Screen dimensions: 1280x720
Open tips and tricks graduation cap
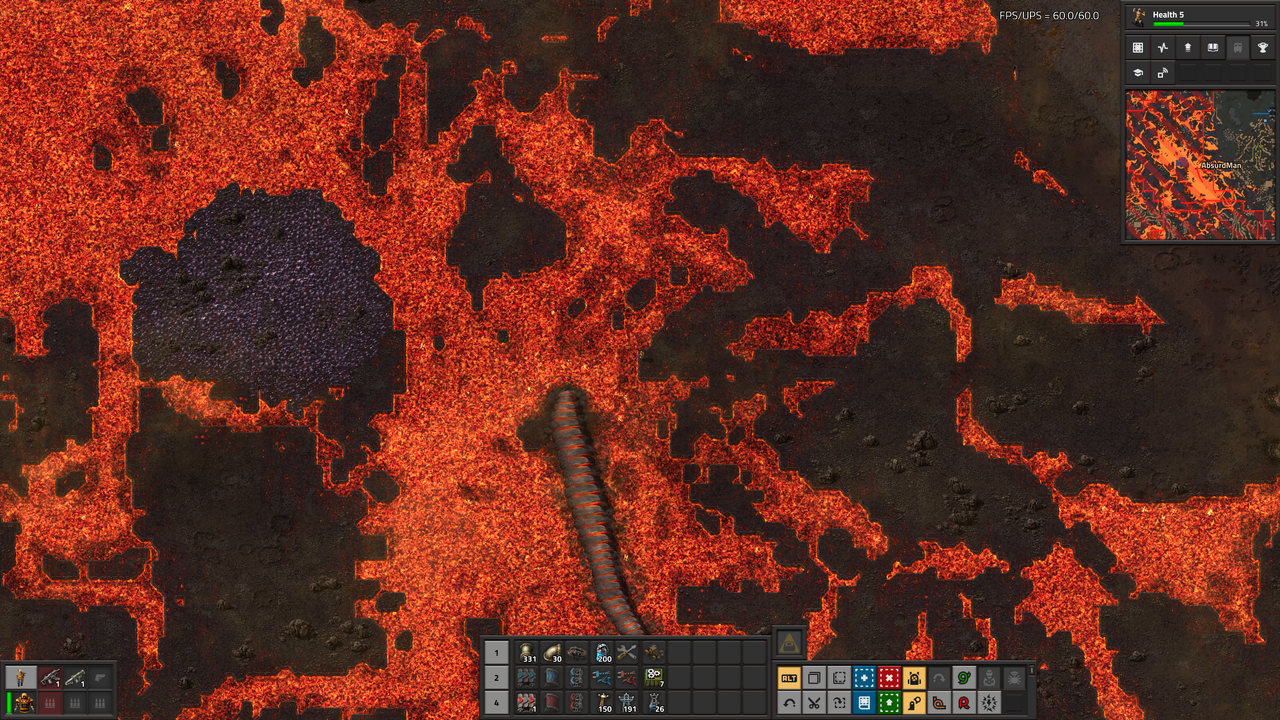tap(1137, 73)
